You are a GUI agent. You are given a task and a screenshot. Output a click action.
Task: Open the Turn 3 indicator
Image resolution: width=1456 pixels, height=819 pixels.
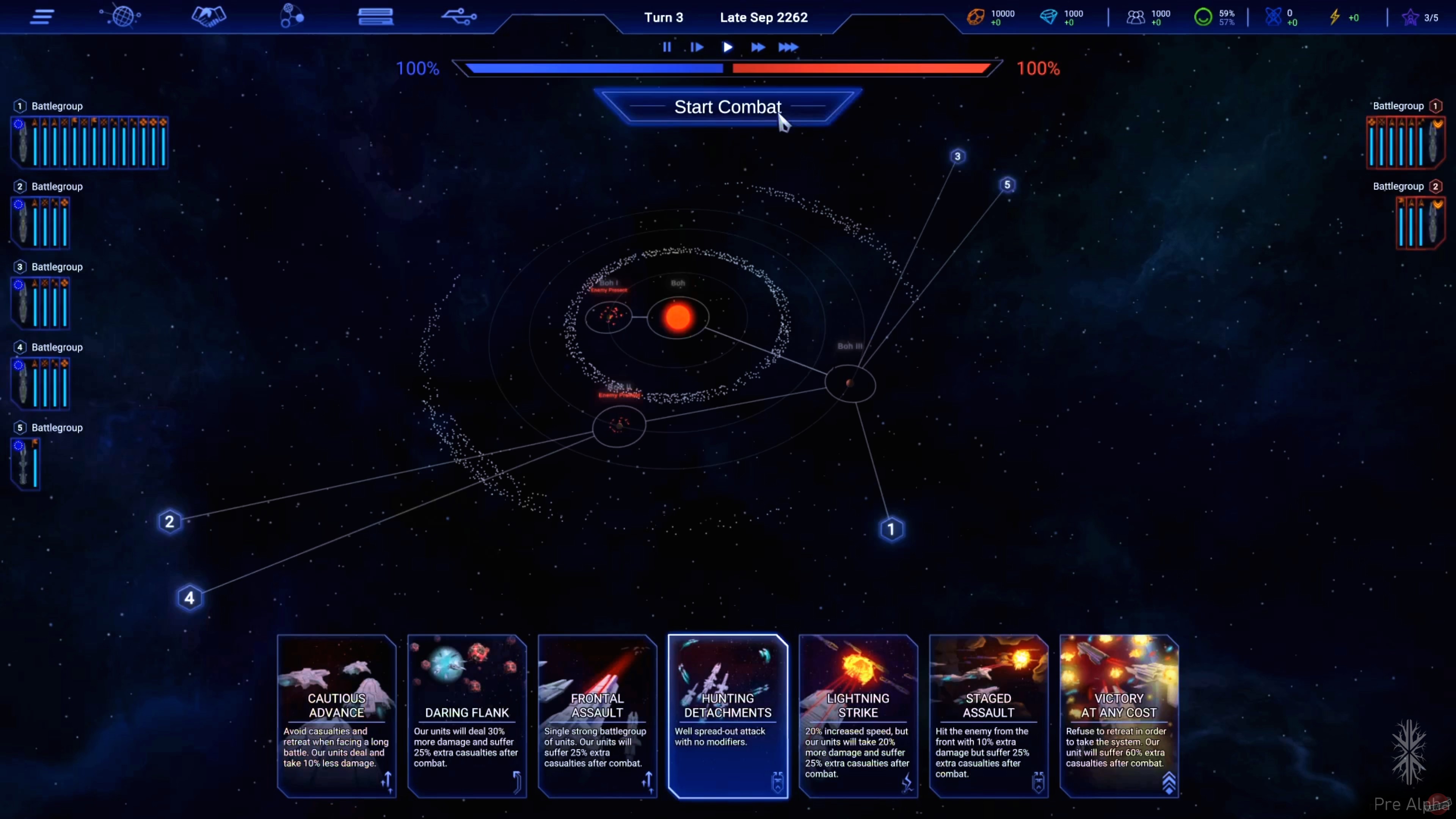point(664,17)
